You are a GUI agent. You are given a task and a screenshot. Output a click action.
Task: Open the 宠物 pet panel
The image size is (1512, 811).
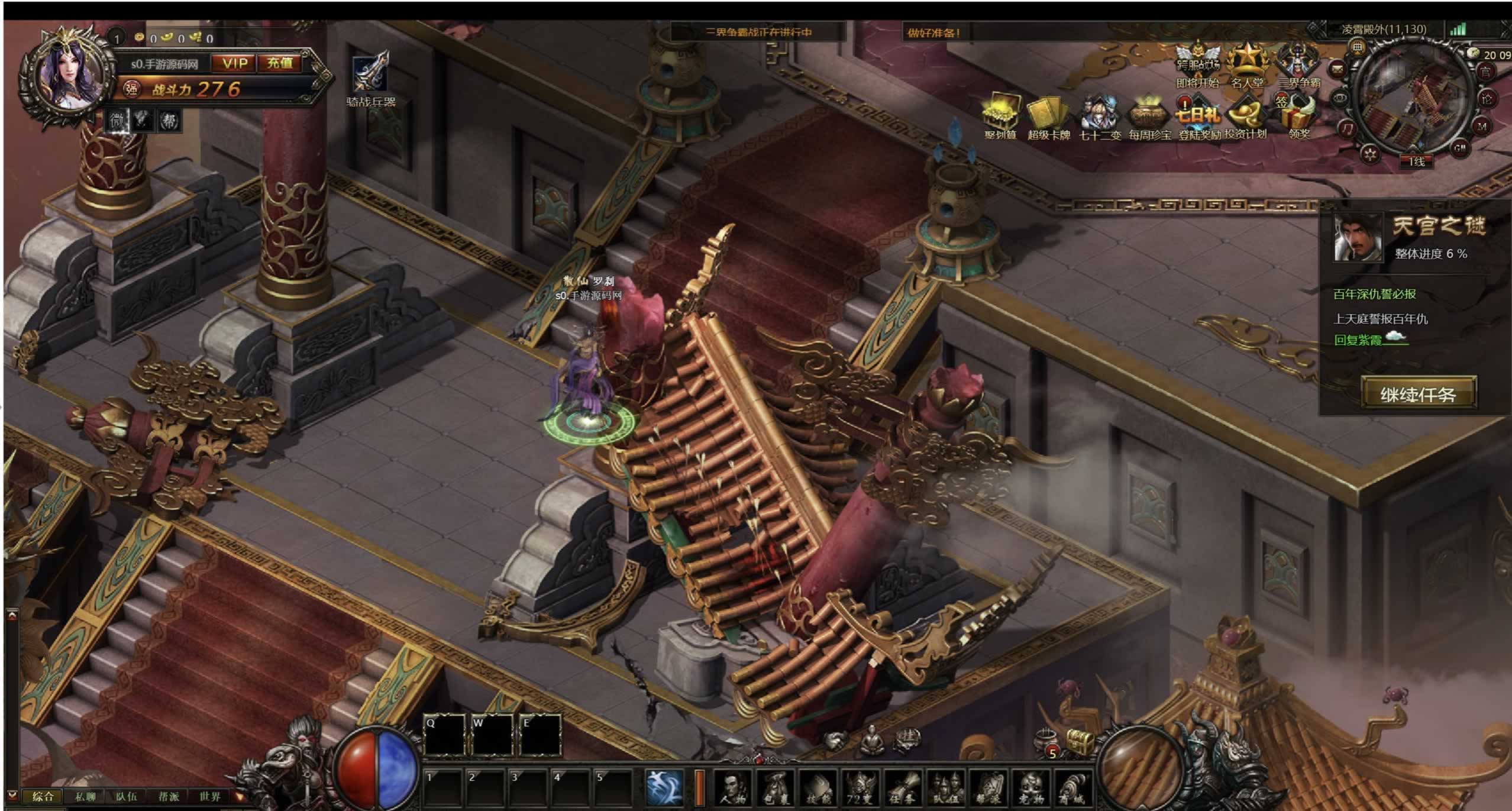point(1031,789)
